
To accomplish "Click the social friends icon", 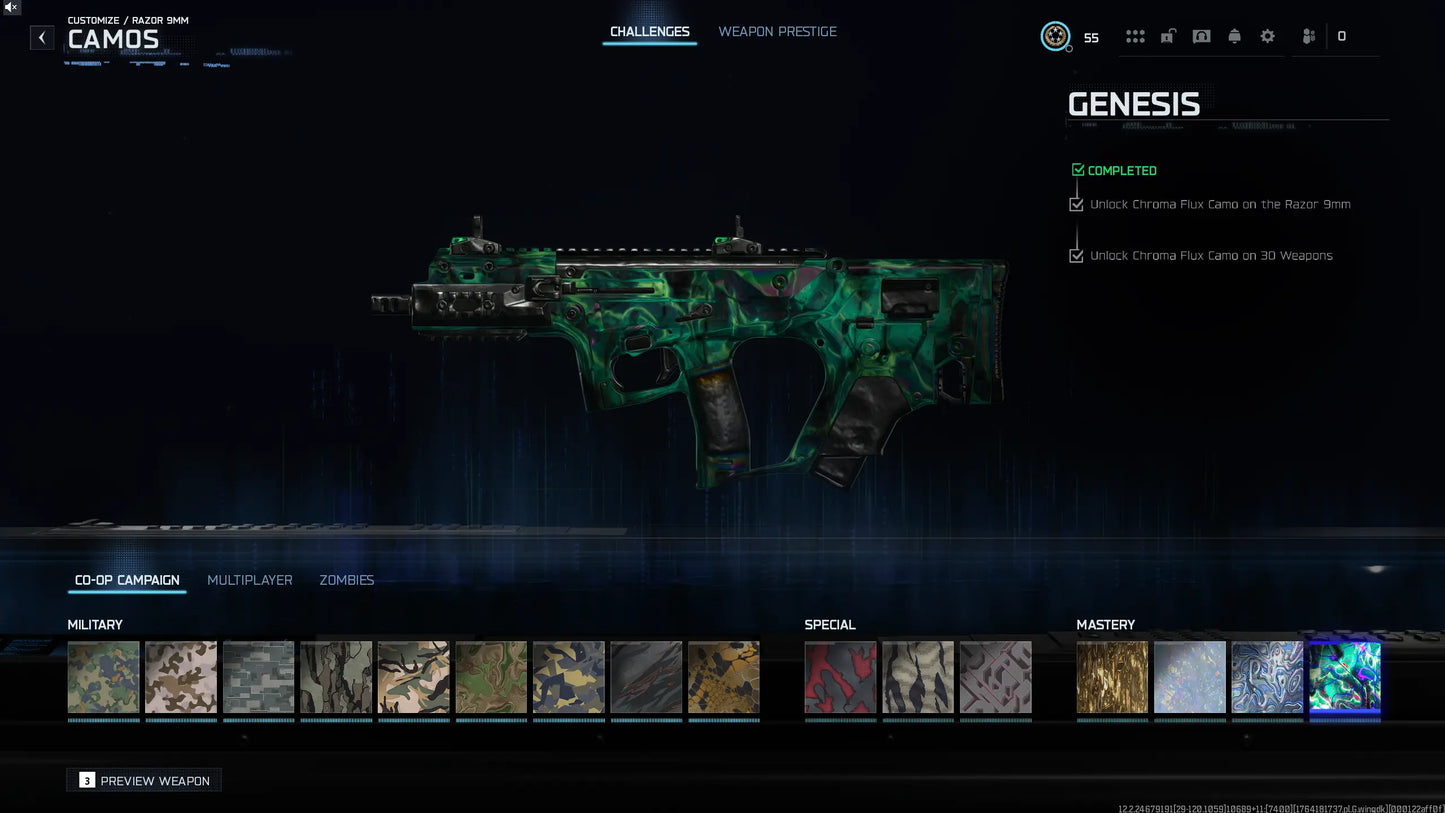I will [1308, 35].
